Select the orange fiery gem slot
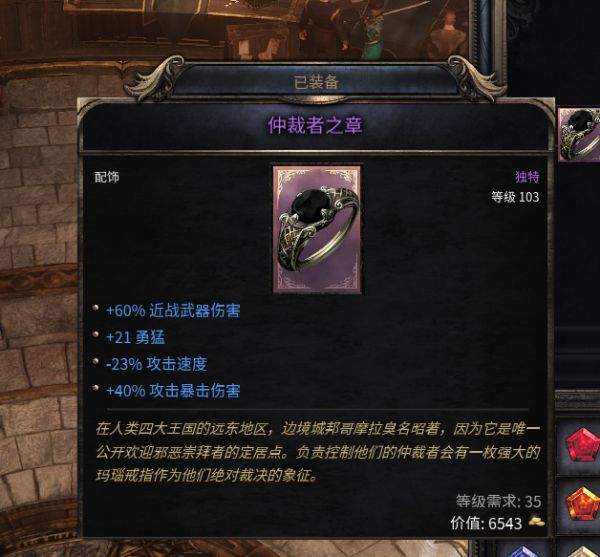600x557 pixels. click(582, 503)
